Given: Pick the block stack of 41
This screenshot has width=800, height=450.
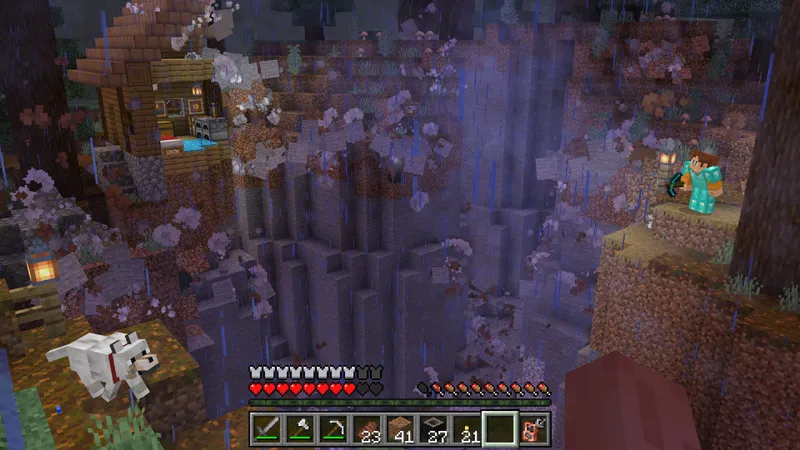Looking at the screenshot, I should (x=400, y=430).
